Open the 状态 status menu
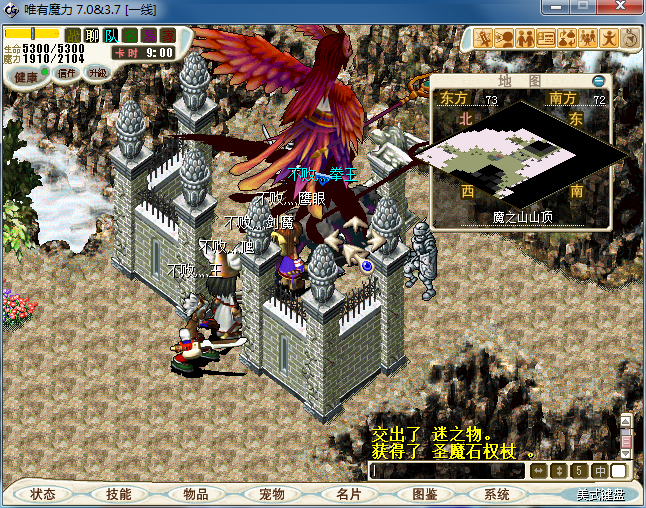 [43, 494]
